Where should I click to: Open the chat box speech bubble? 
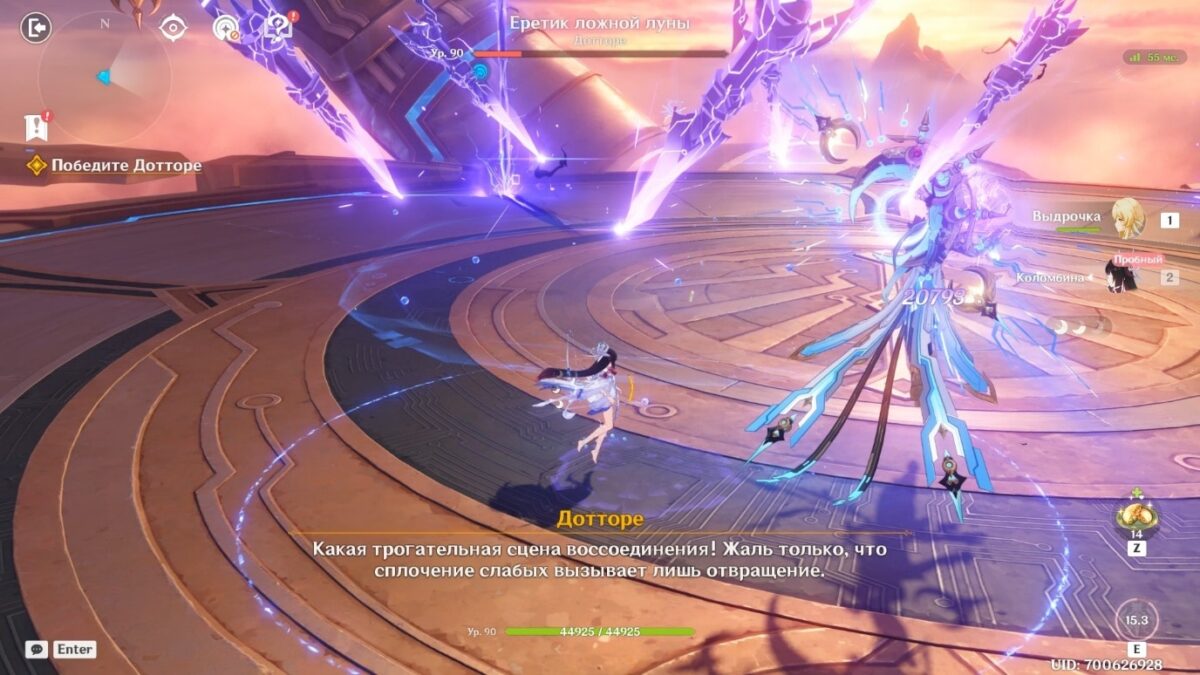click(36, 649)
